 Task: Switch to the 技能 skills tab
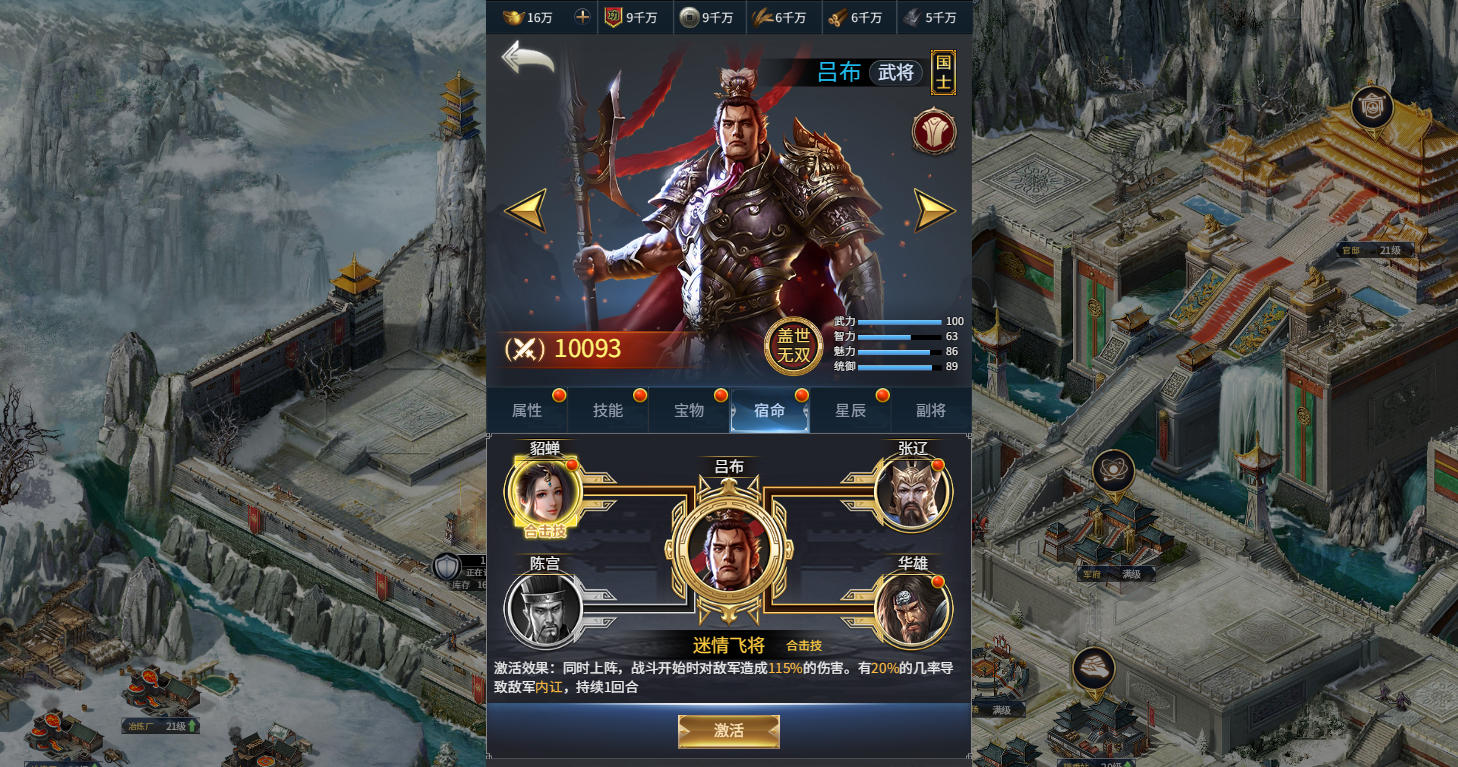(x=607, y=410)
